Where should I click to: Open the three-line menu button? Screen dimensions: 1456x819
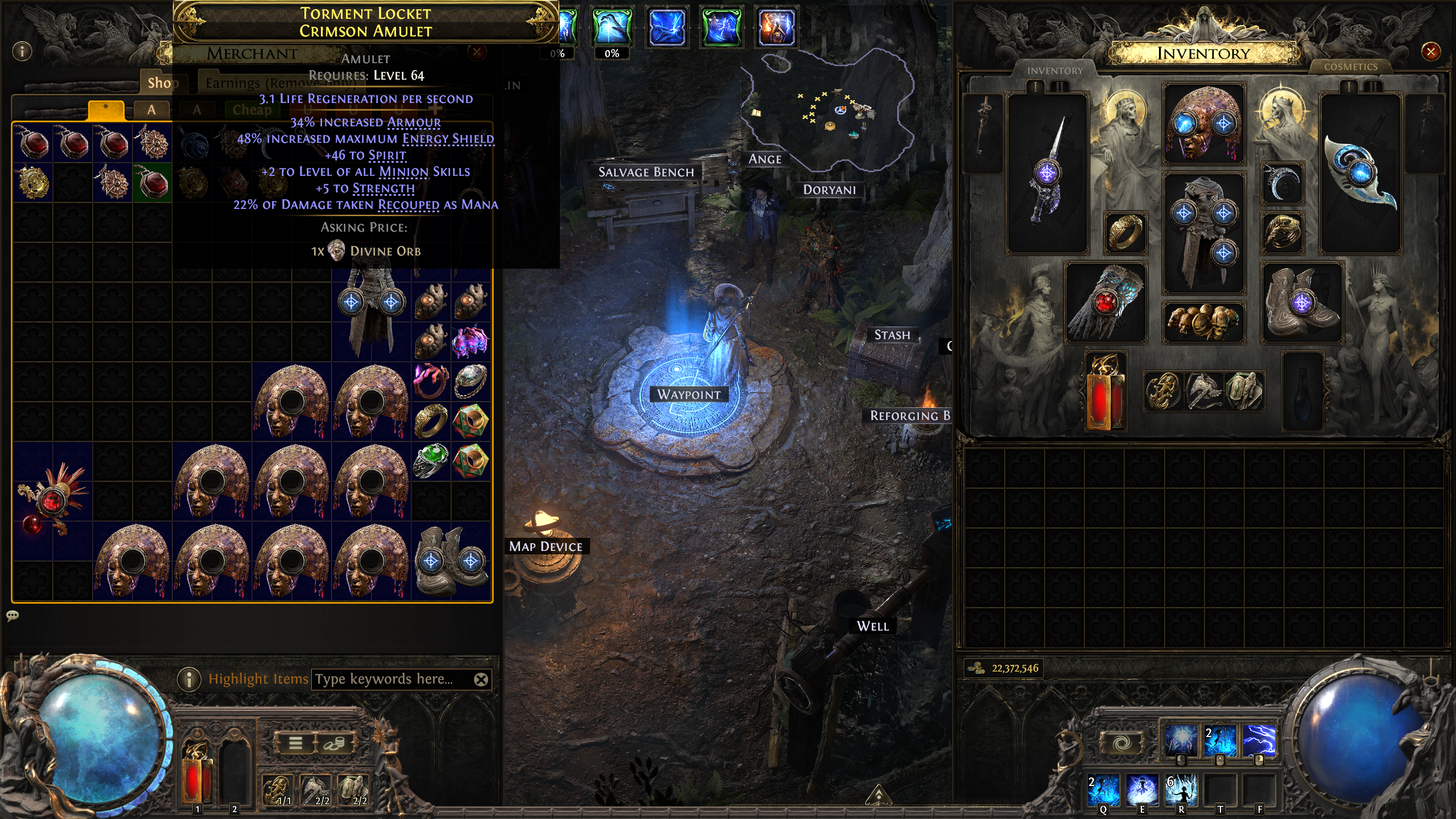click(x=296, y=743)
